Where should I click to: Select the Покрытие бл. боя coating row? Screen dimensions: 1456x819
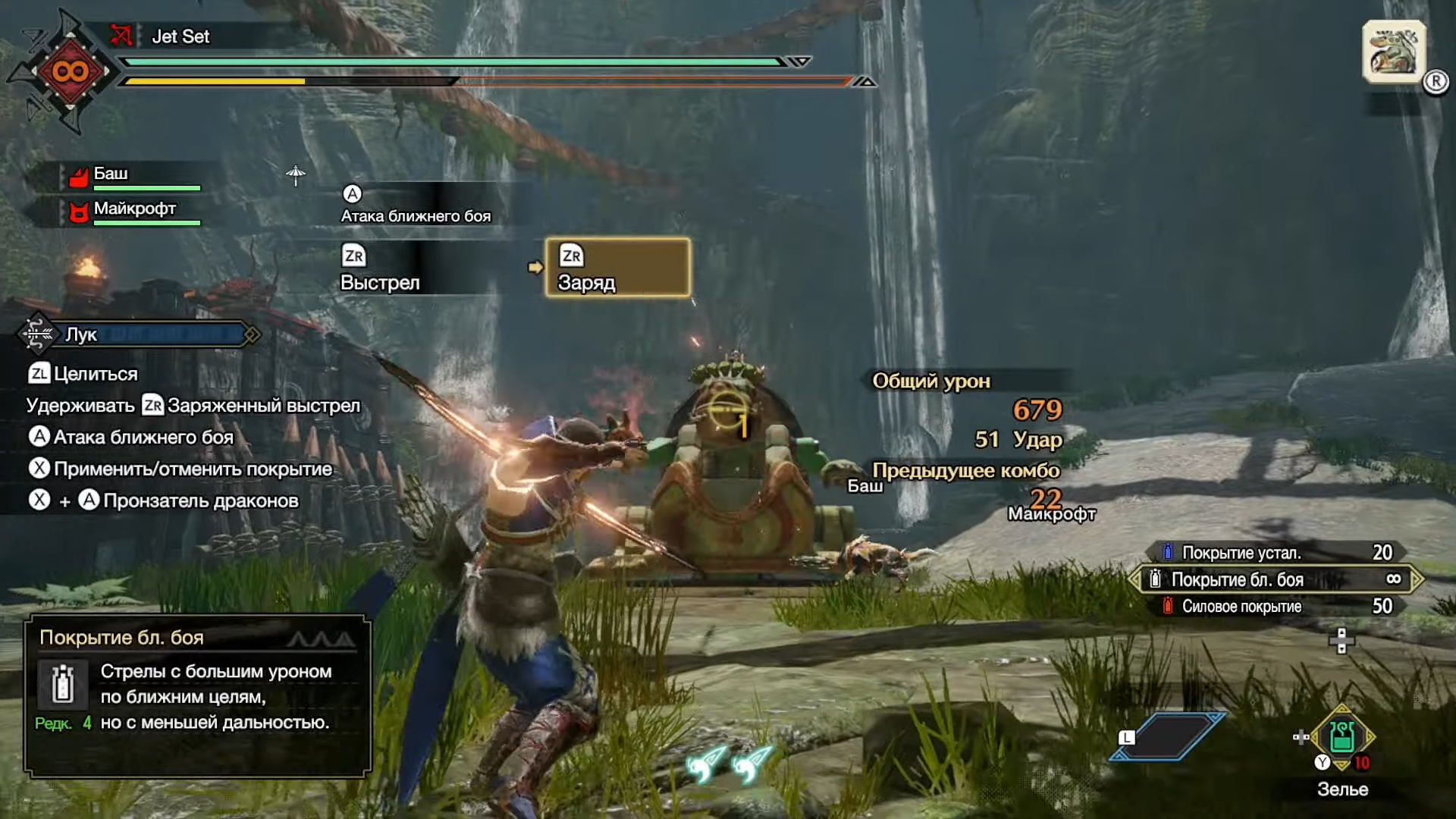point(1276,580)
